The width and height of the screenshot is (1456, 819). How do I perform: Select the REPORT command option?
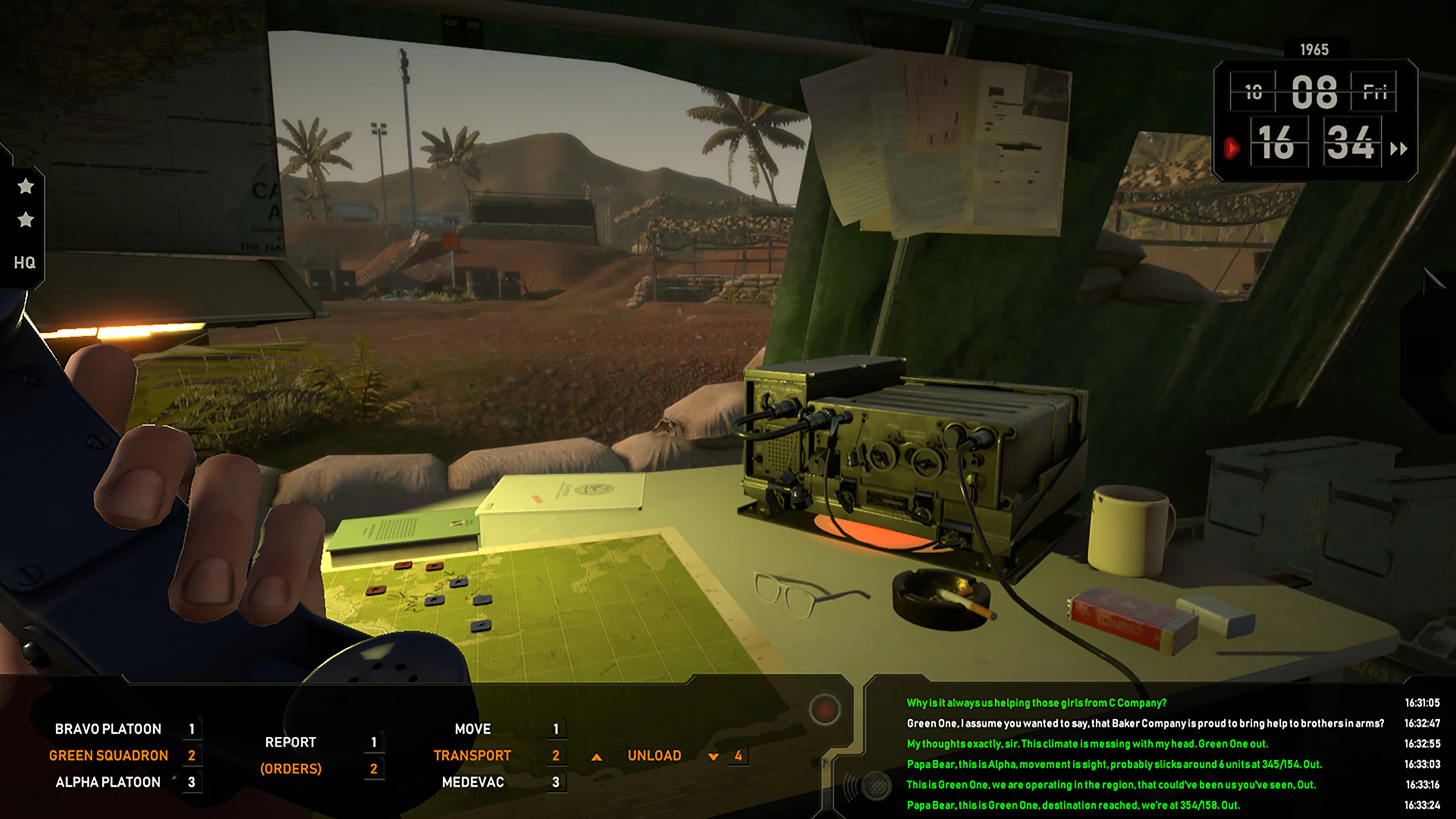click(290, 742)
